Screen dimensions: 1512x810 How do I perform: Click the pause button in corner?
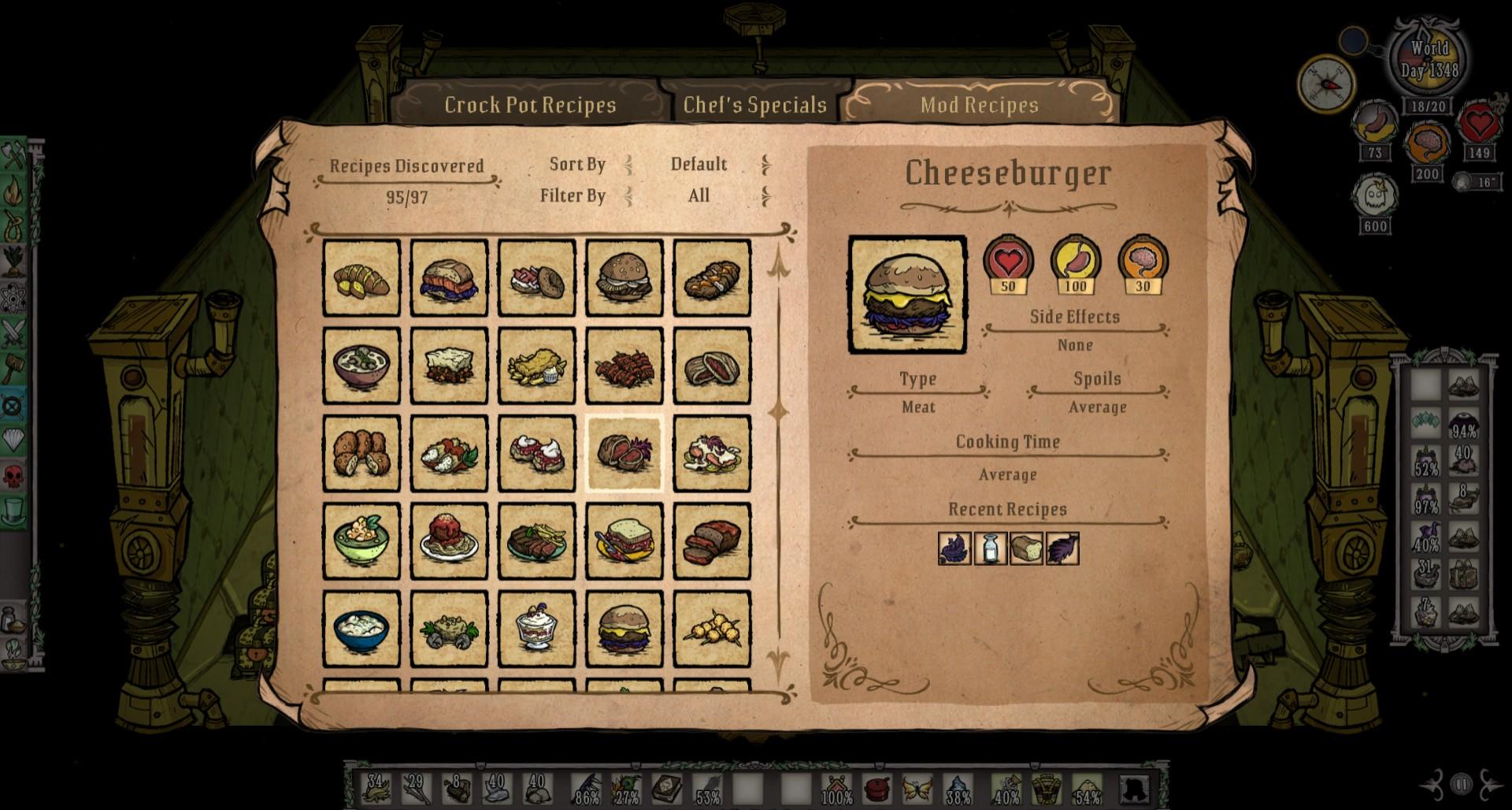click(1461, 785)
